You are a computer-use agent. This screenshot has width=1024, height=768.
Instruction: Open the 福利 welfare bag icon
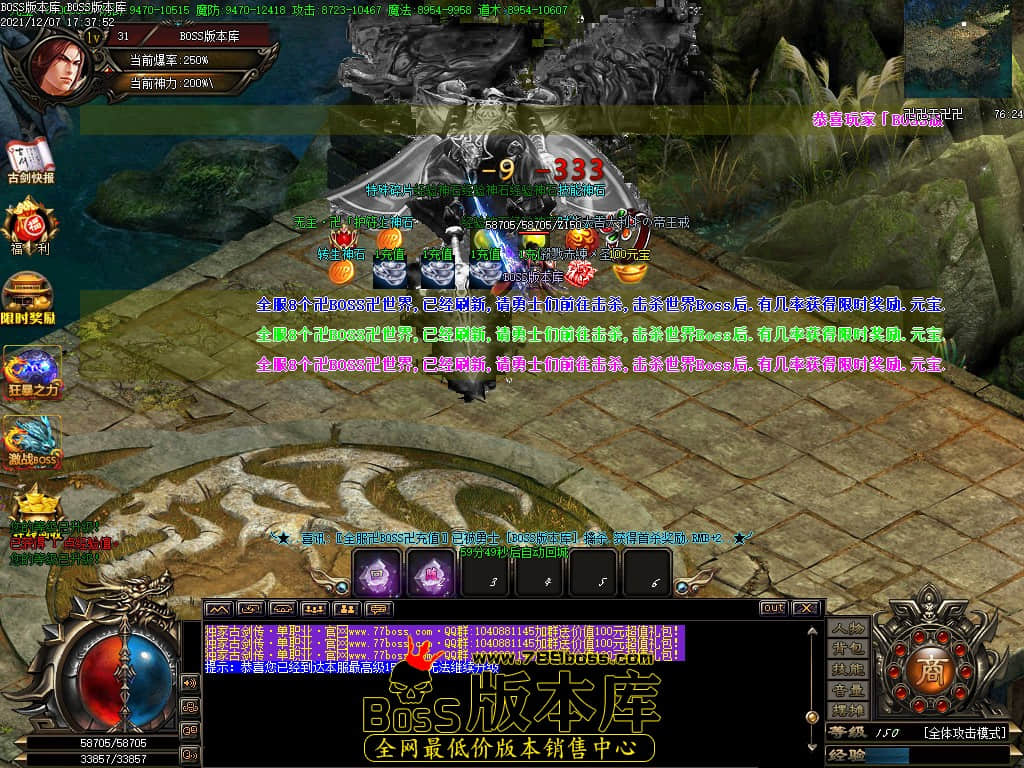[29, 225]
